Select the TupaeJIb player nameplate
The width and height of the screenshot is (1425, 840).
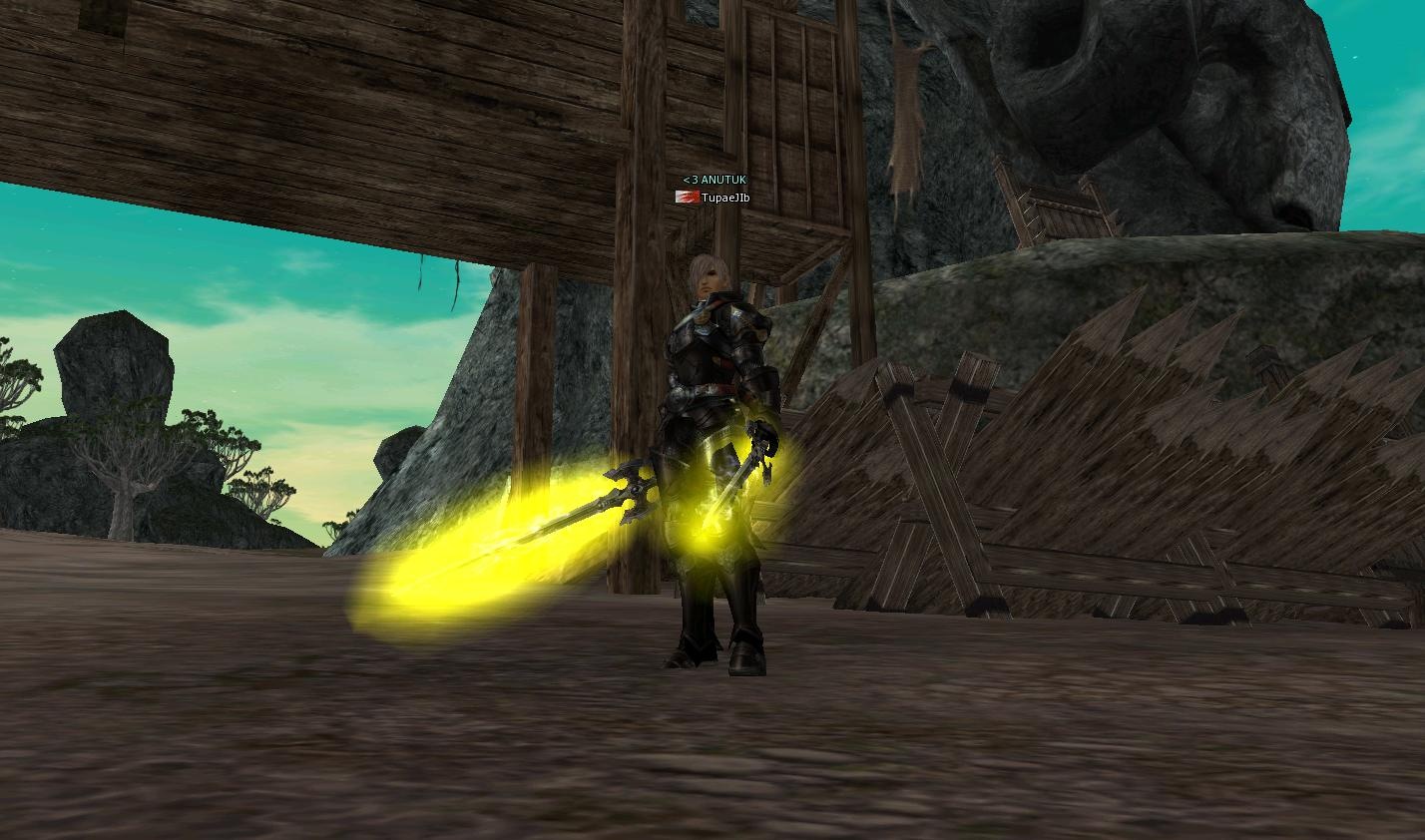tap(724, 198)
